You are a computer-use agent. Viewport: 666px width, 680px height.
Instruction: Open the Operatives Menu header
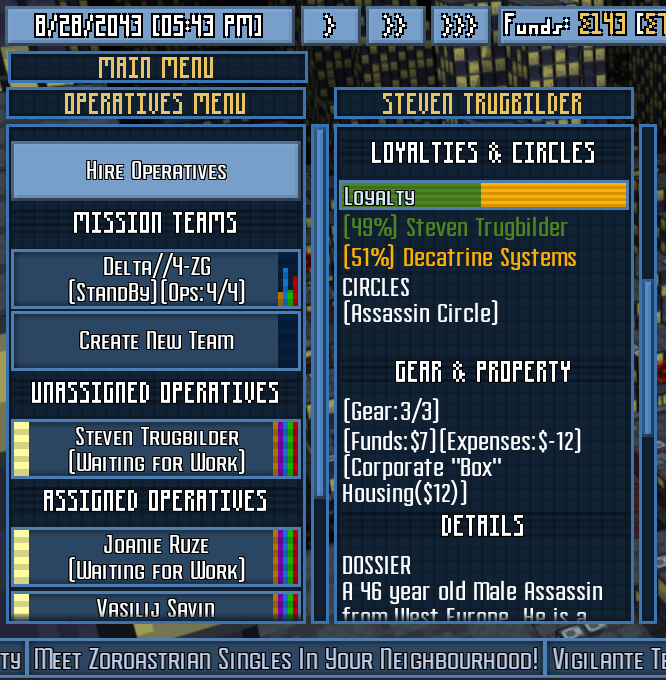(x=156, y=104)
